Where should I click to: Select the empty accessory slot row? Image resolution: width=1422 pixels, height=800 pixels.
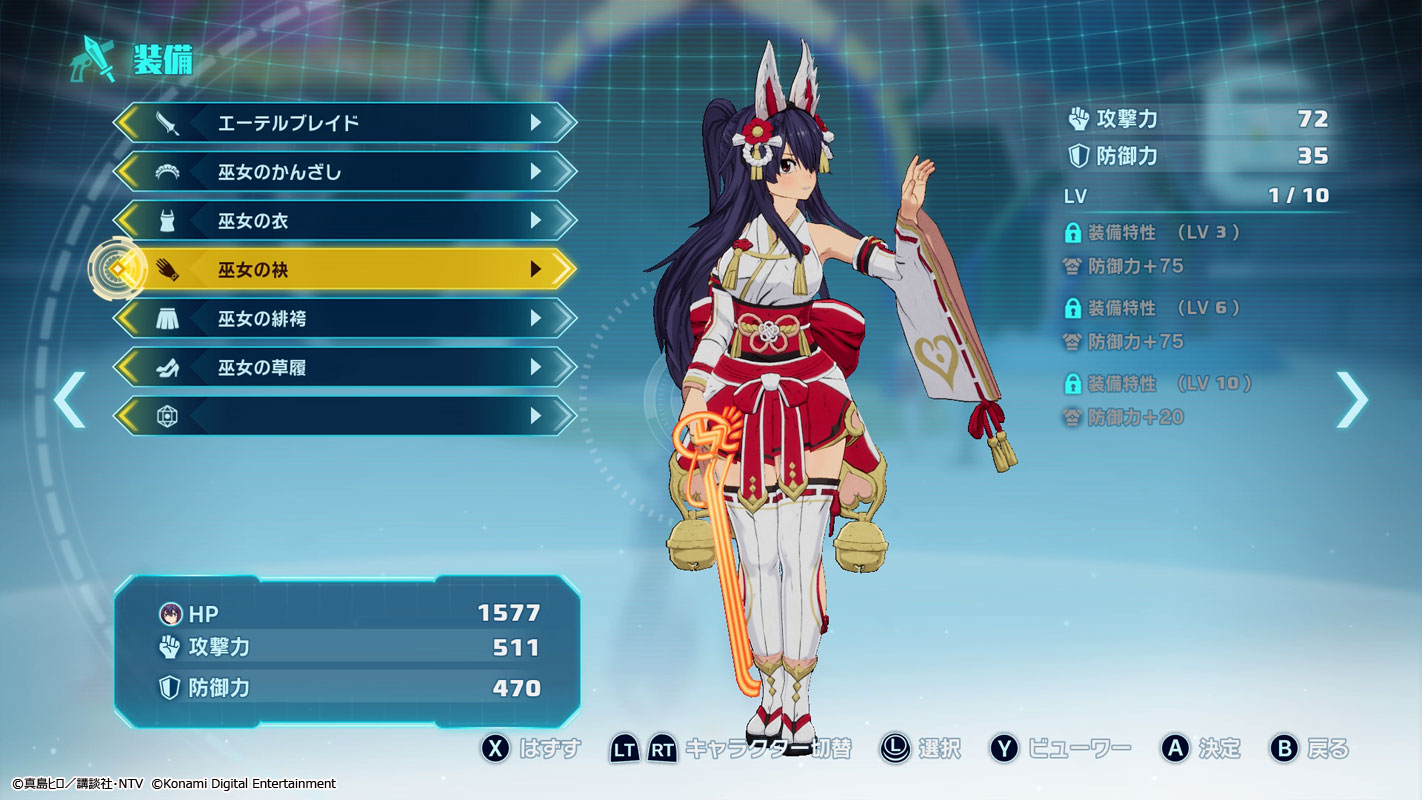345,416
